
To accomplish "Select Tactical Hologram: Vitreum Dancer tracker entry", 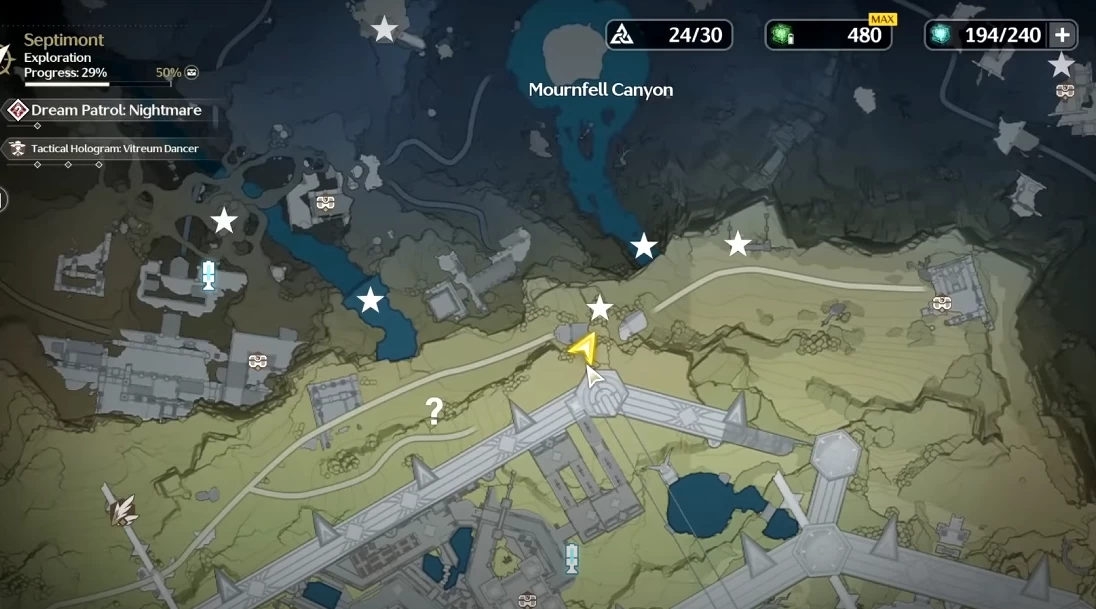I will [x=114, y=149].
